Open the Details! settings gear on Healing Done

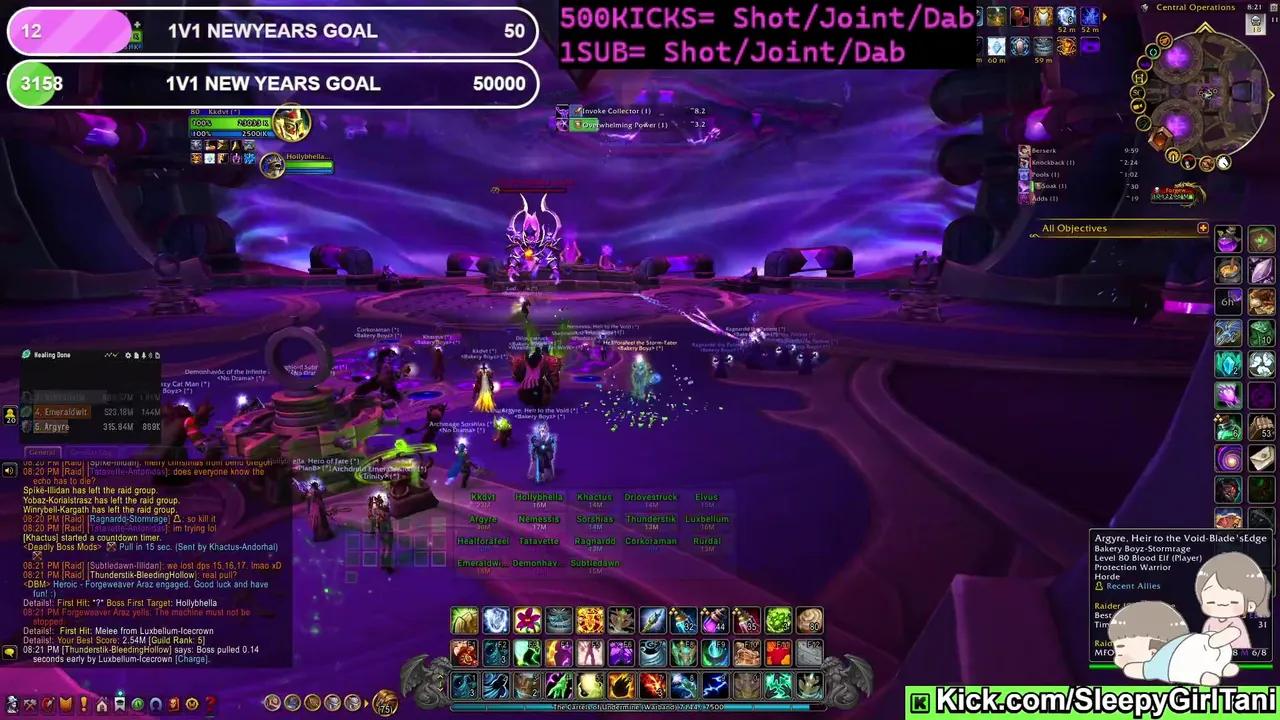coord(128,355)
